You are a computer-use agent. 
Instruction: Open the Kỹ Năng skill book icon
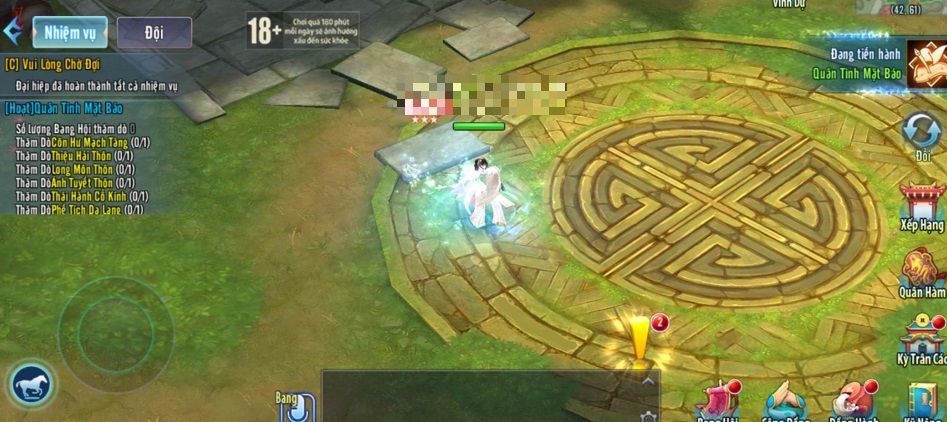[x=923, y=402]
